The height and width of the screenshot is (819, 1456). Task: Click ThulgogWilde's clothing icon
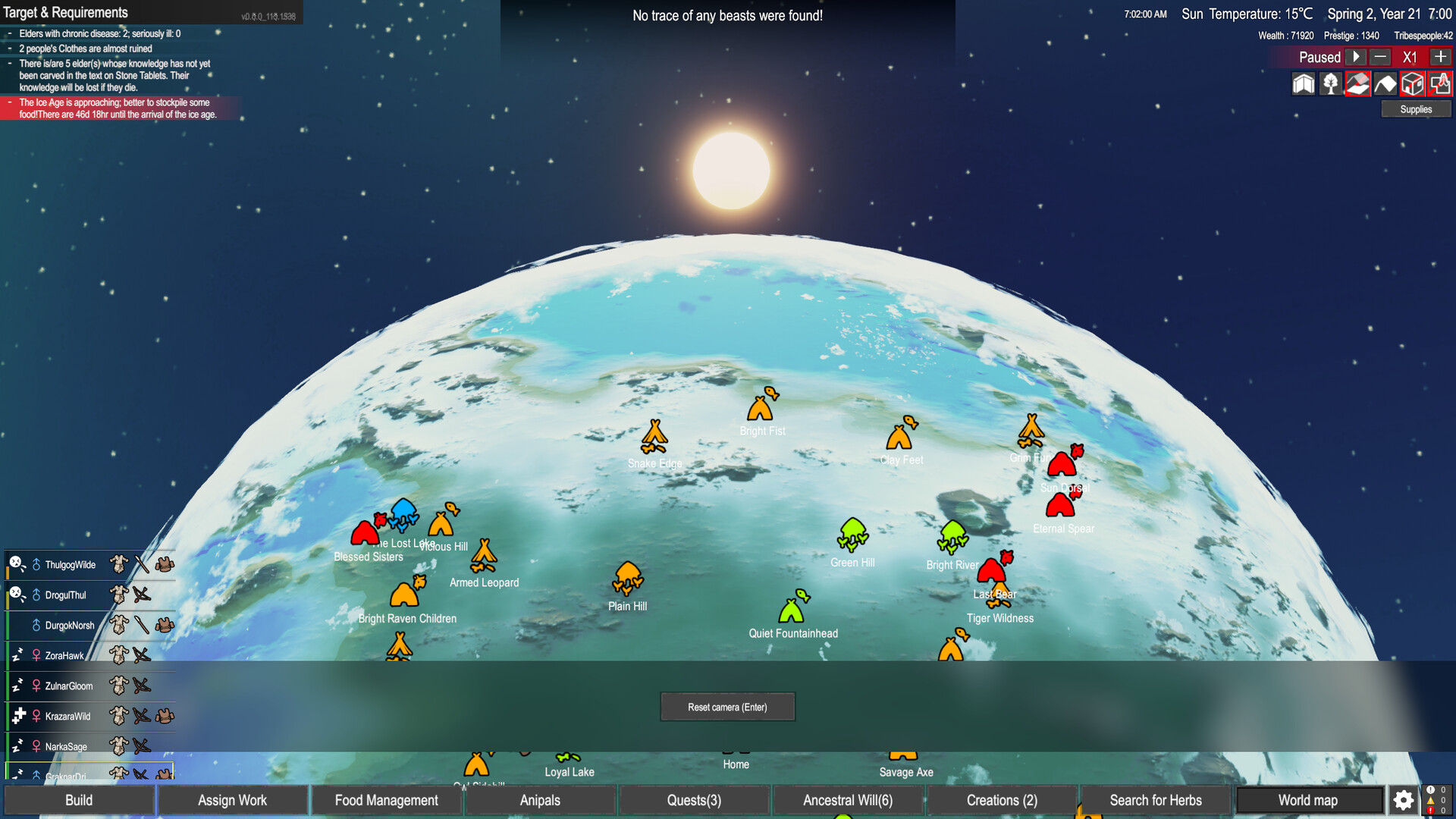[119, 564]
